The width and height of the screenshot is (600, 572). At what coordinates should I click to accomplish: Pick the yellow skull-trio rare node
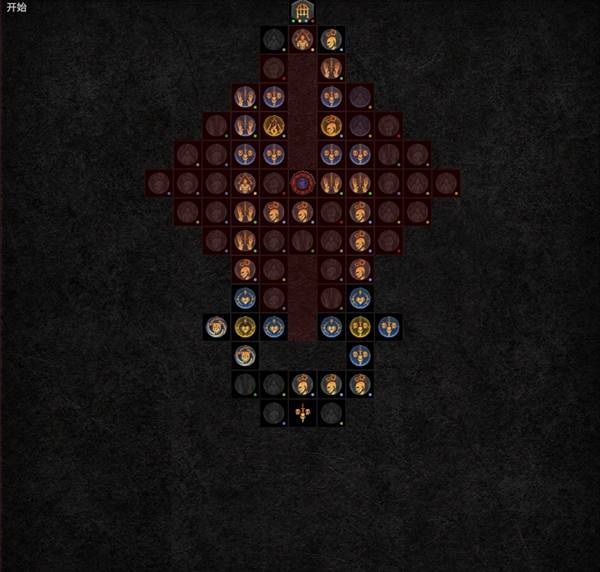(x=360, y=326)
